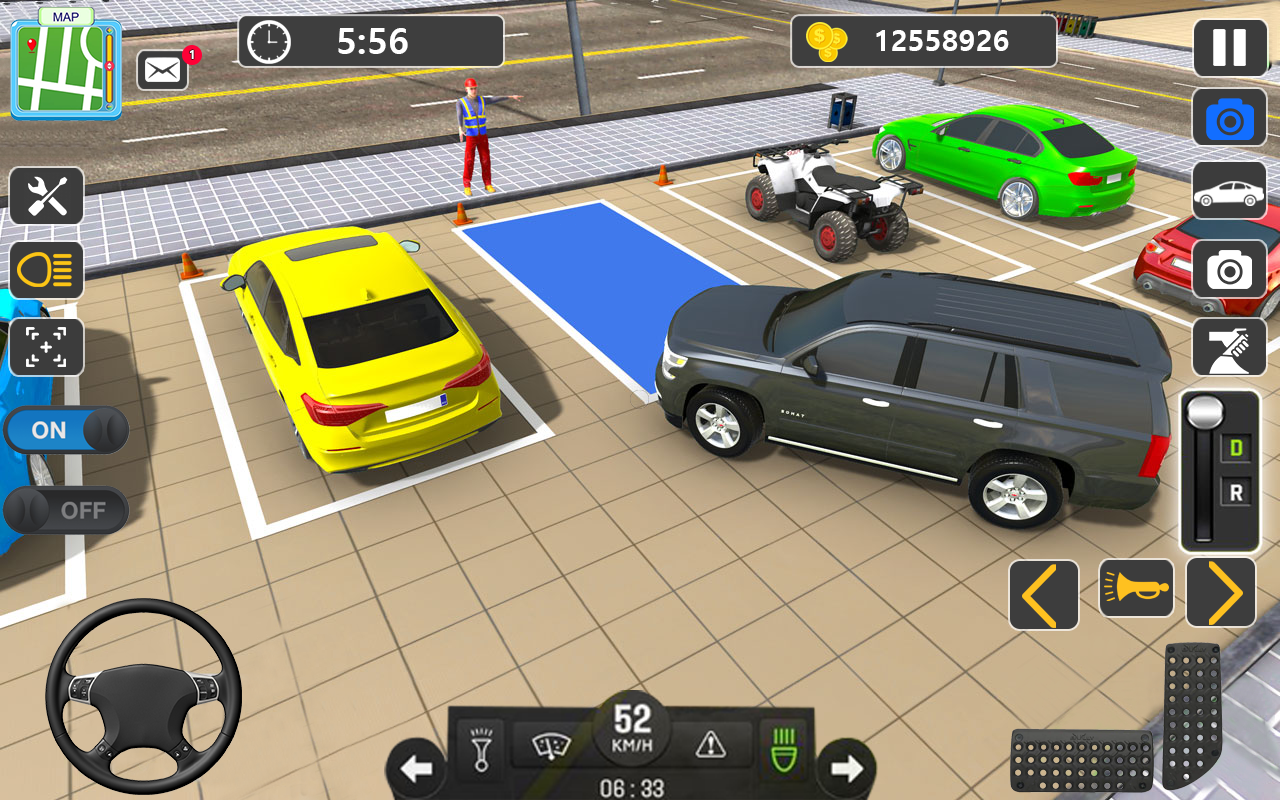Expand the zoom focus view icon

[46, 347]
